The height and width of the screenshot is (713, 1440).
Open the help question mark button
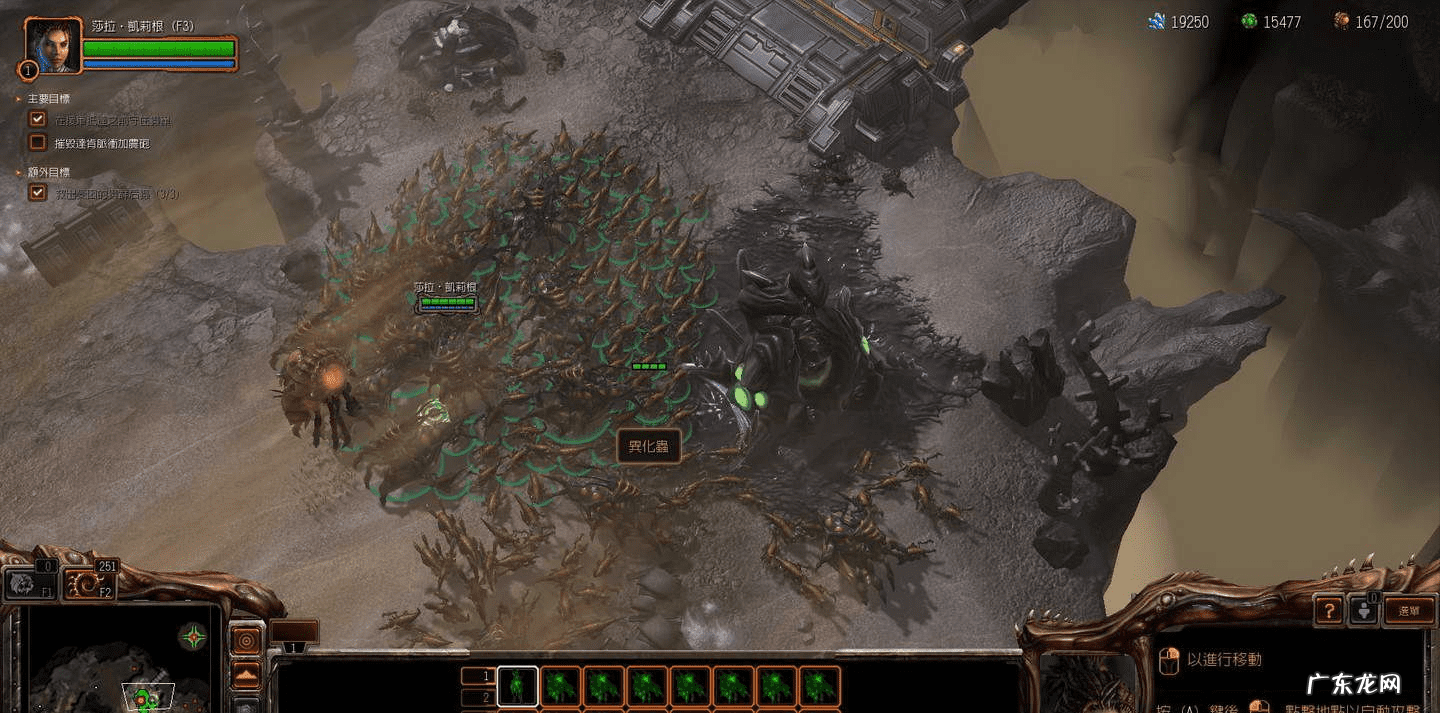pyautogui.click(x=1328, y=609)
